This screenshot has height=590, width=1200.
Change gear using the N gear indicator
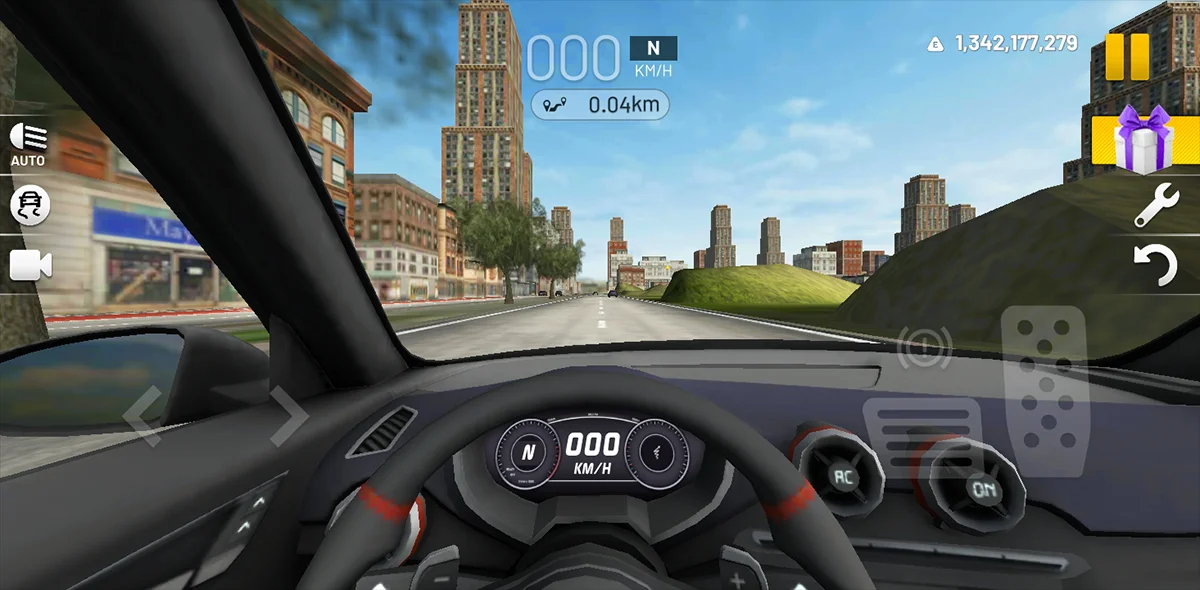pos(653,48)
